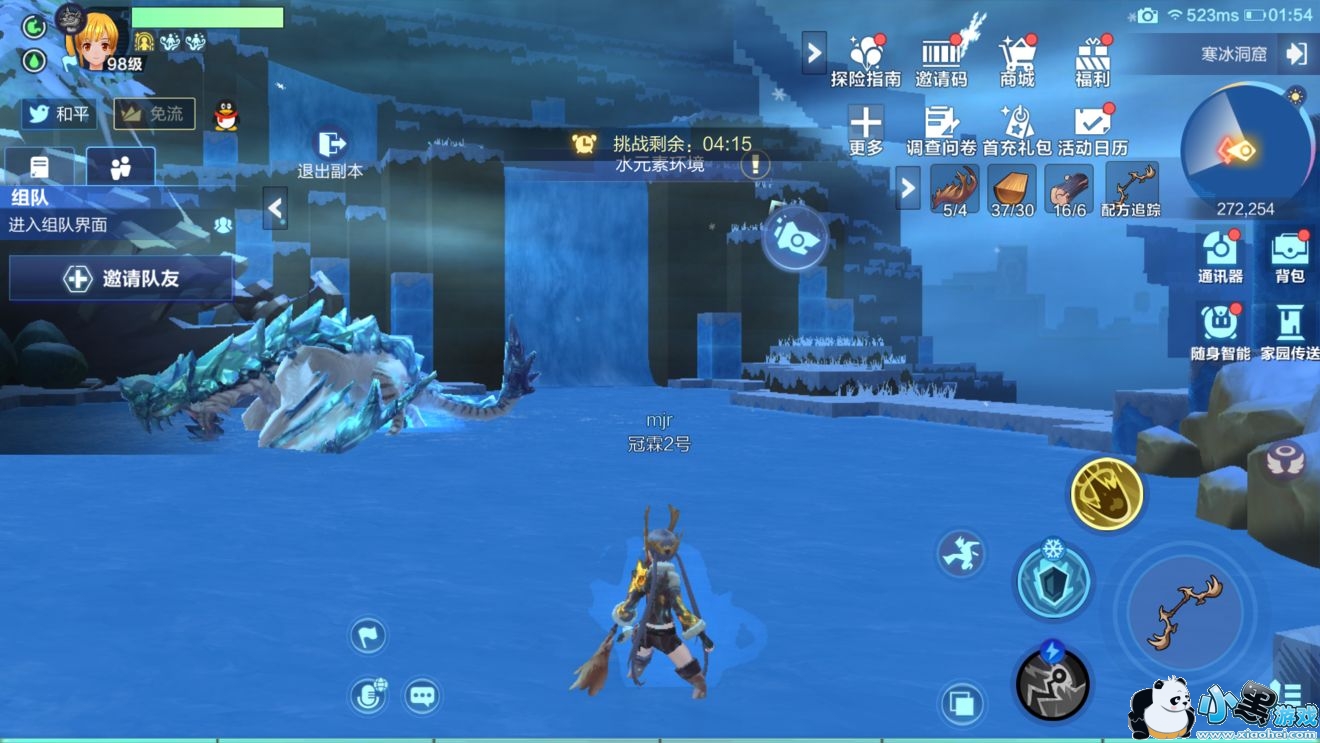Open the 背包 backpack
Viewport: 1320px width, 743px height.
(x=1290, y=256)
